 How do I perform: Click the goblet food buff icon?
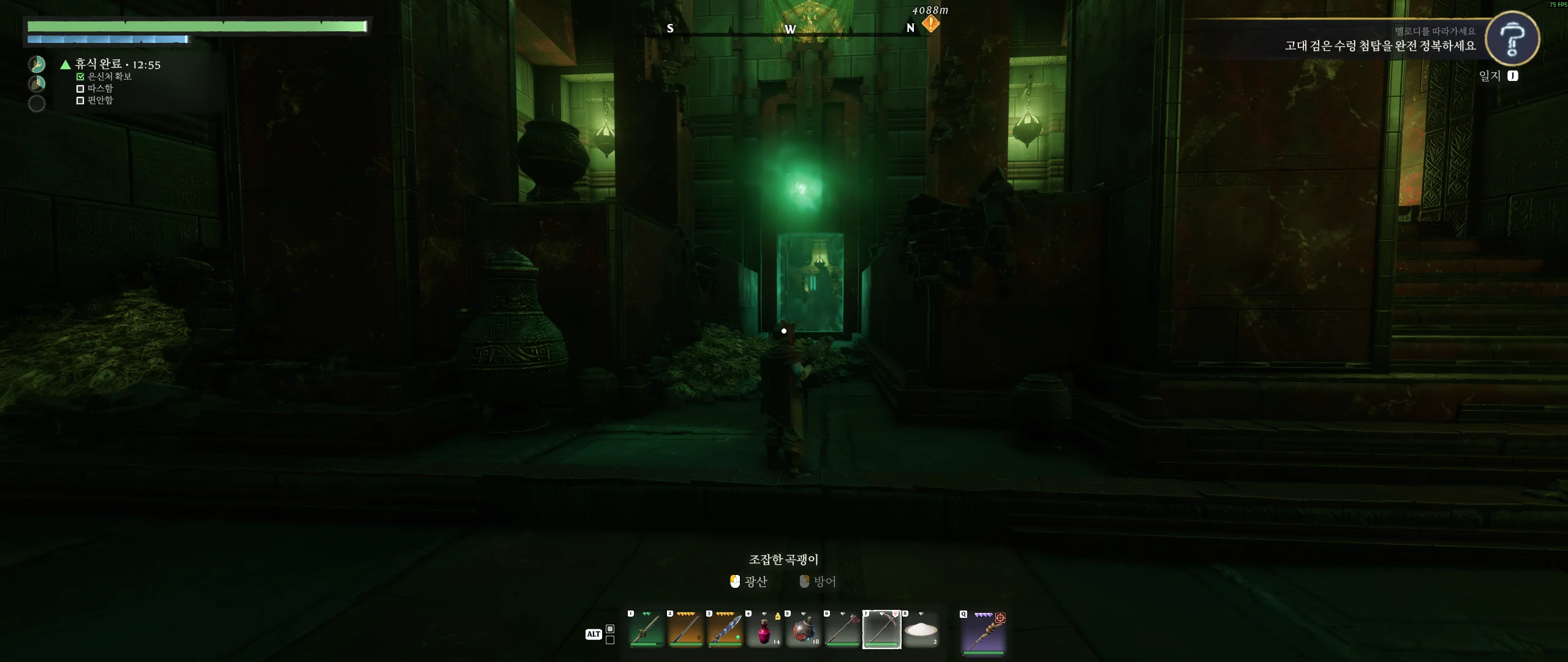[x=37, y=64]
